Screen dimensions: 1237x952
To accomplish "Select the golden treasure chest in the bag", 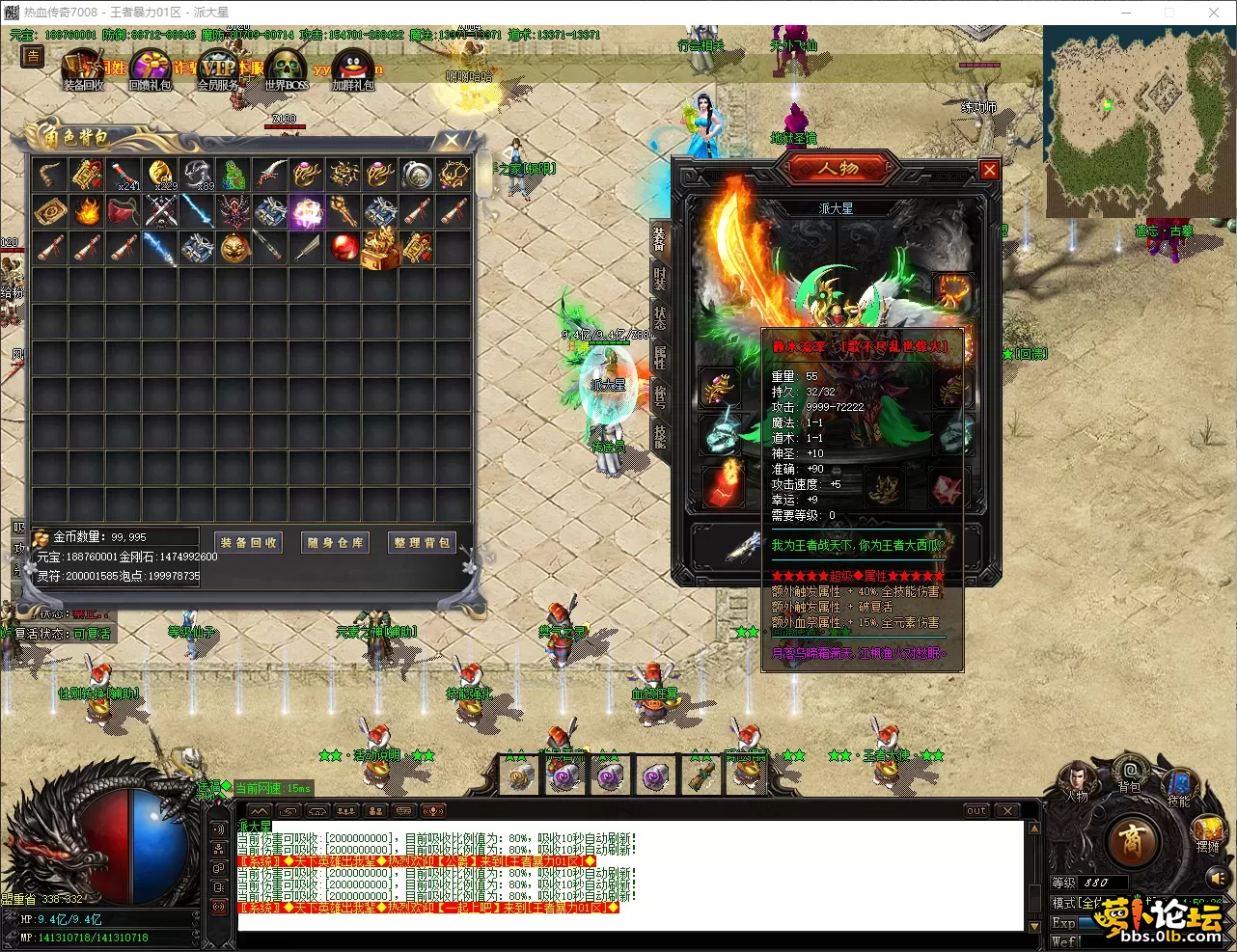I will tap(380, 248).
